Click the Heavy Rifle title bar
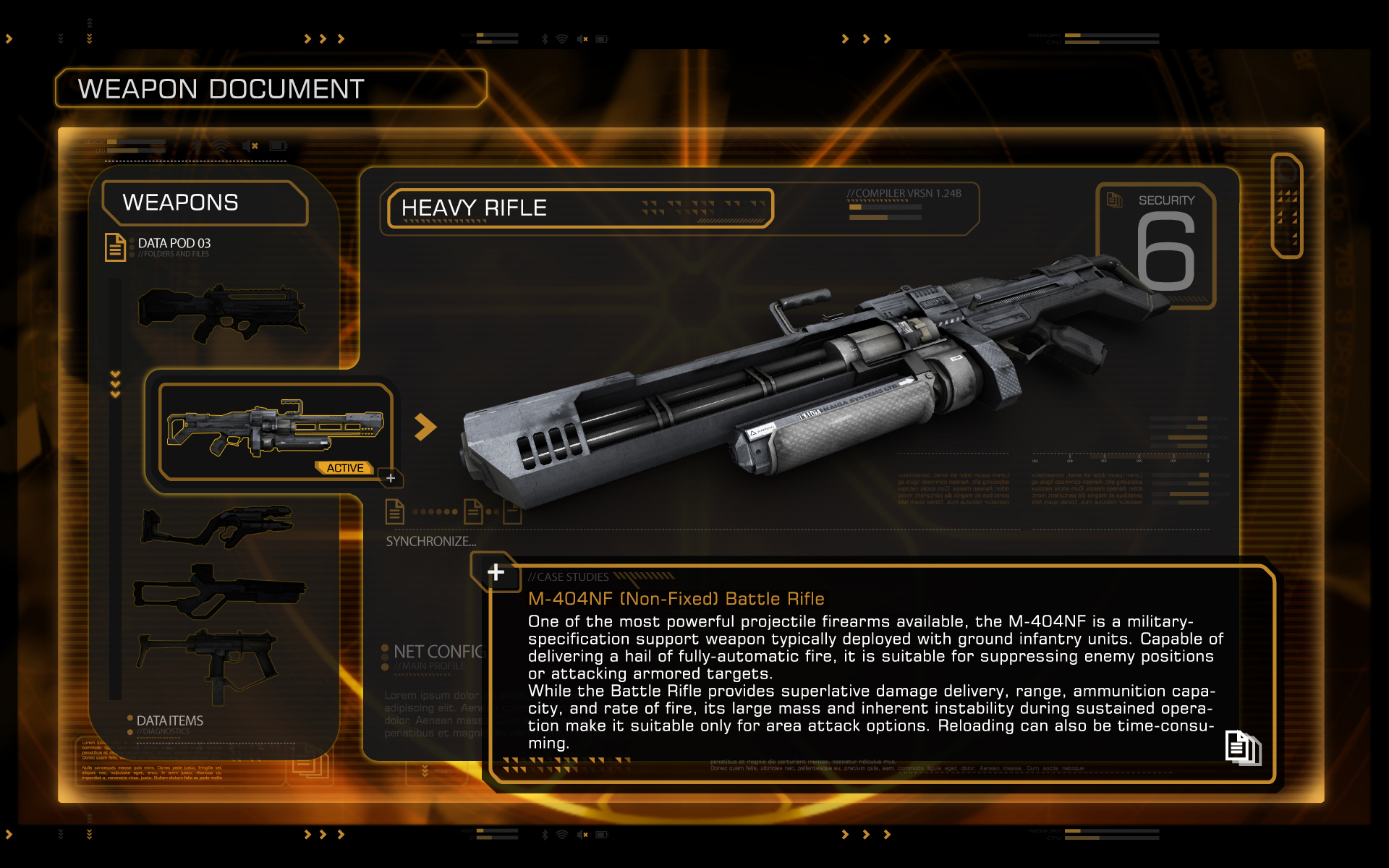Image resolution: width=1389 pixels, height=868 pixels. [x=579, y=208]
